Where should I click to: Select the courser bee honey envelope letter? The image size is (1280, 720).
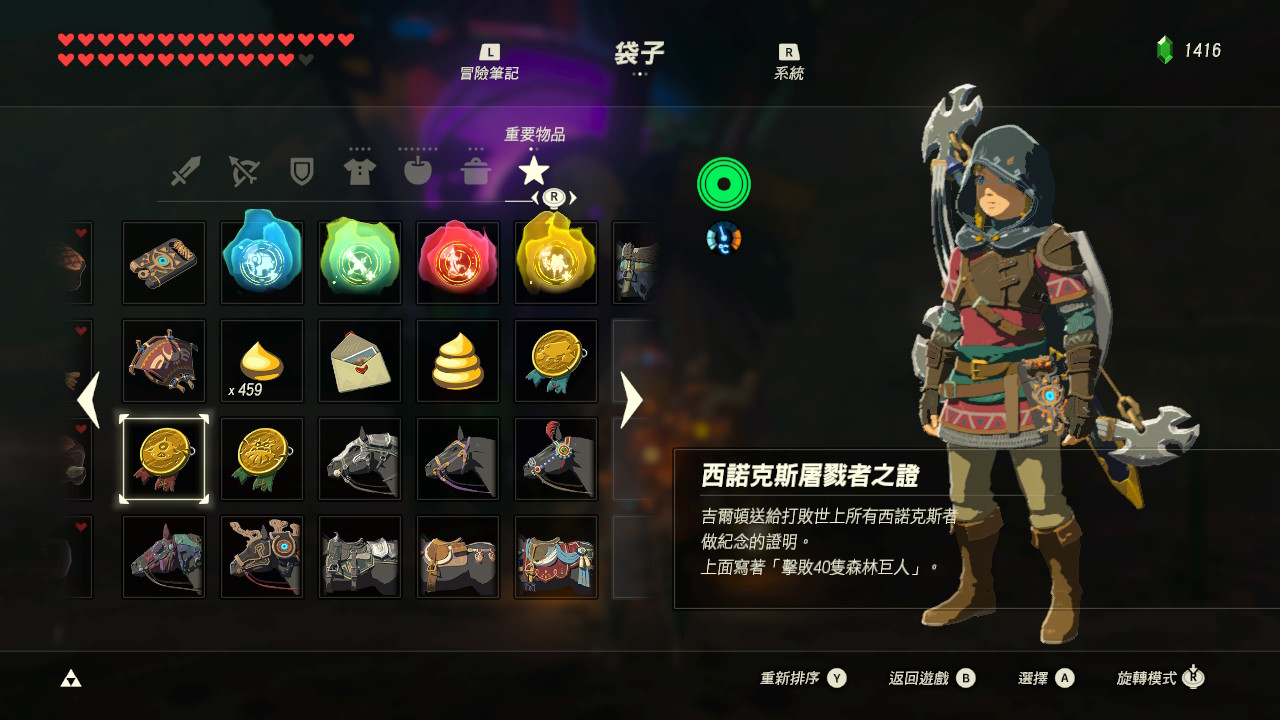pos(359,361)
